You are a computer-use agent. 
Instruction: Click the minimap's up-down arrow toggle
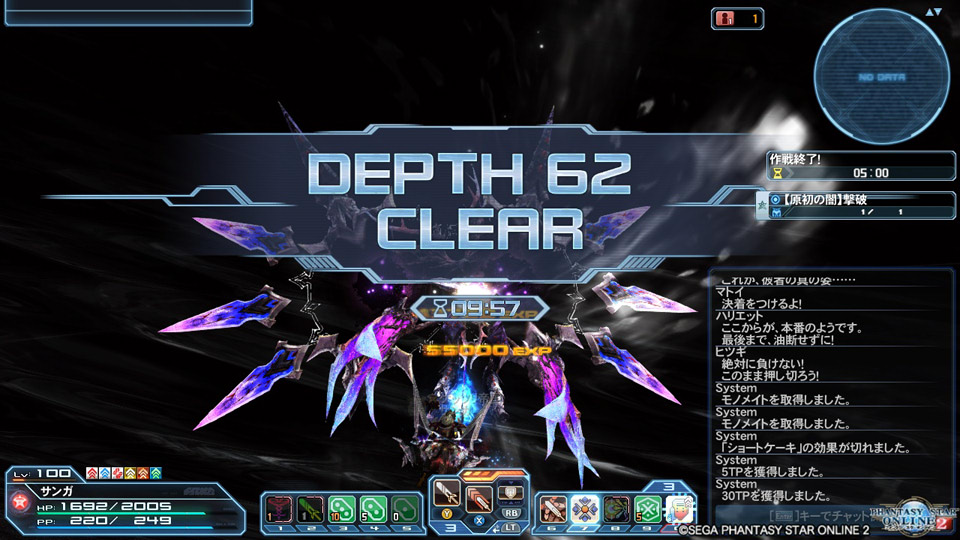pyautogui.click(x=934, y=13)
